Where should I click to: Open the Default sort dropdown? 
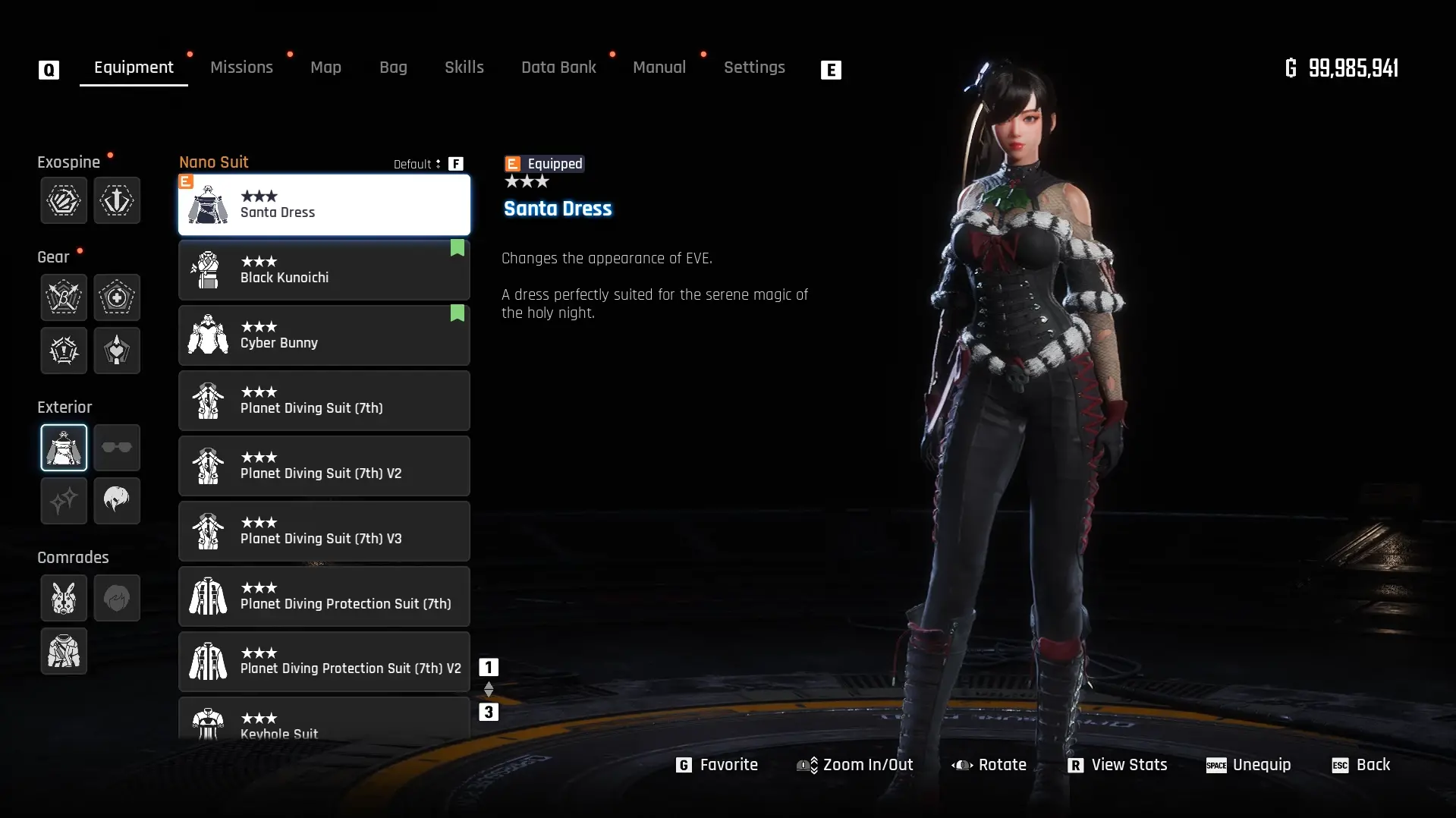(417, 164)
